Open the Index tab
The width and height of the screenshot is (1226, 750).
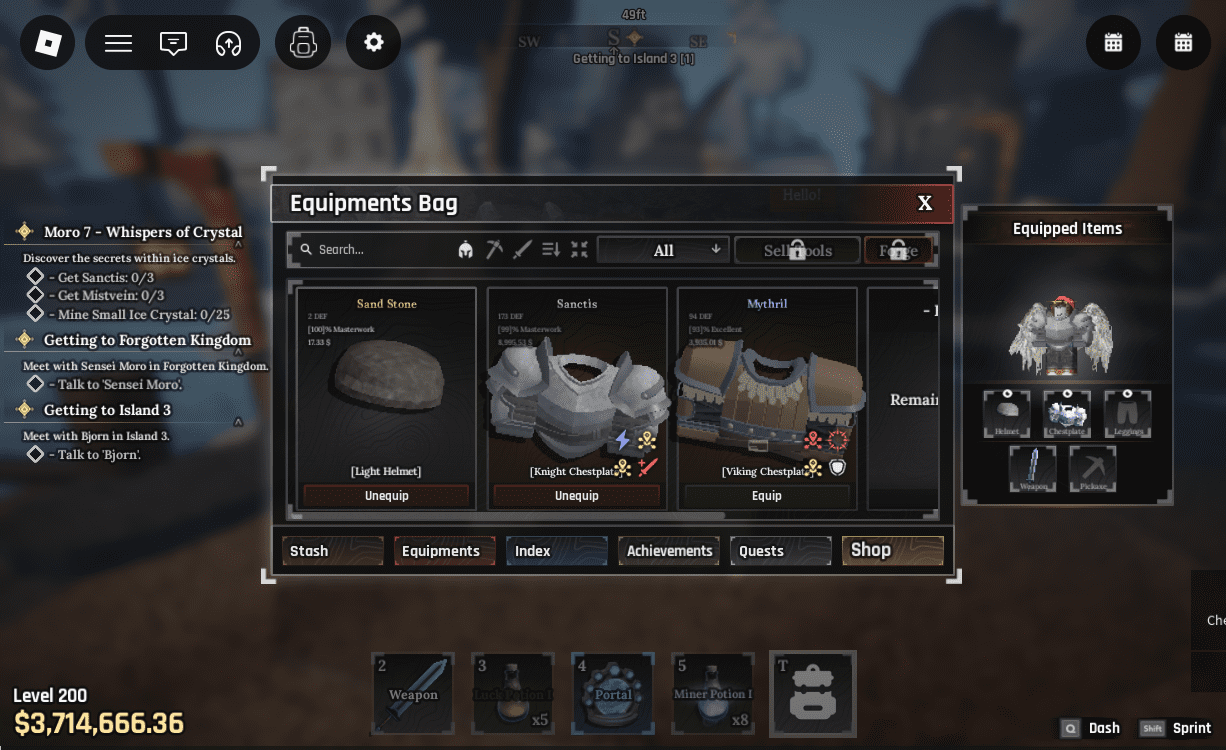pyautogui.click(x=556, y=551)
